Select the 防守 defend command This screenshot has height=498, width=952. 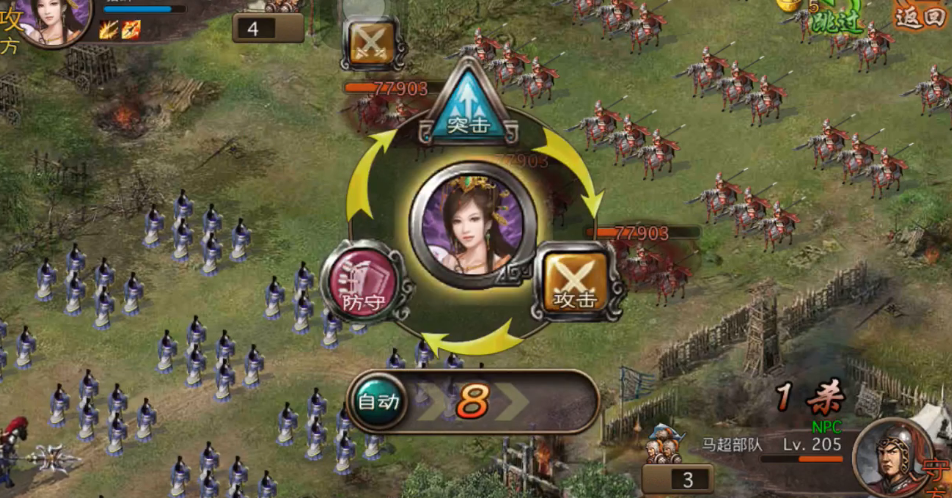359,282
